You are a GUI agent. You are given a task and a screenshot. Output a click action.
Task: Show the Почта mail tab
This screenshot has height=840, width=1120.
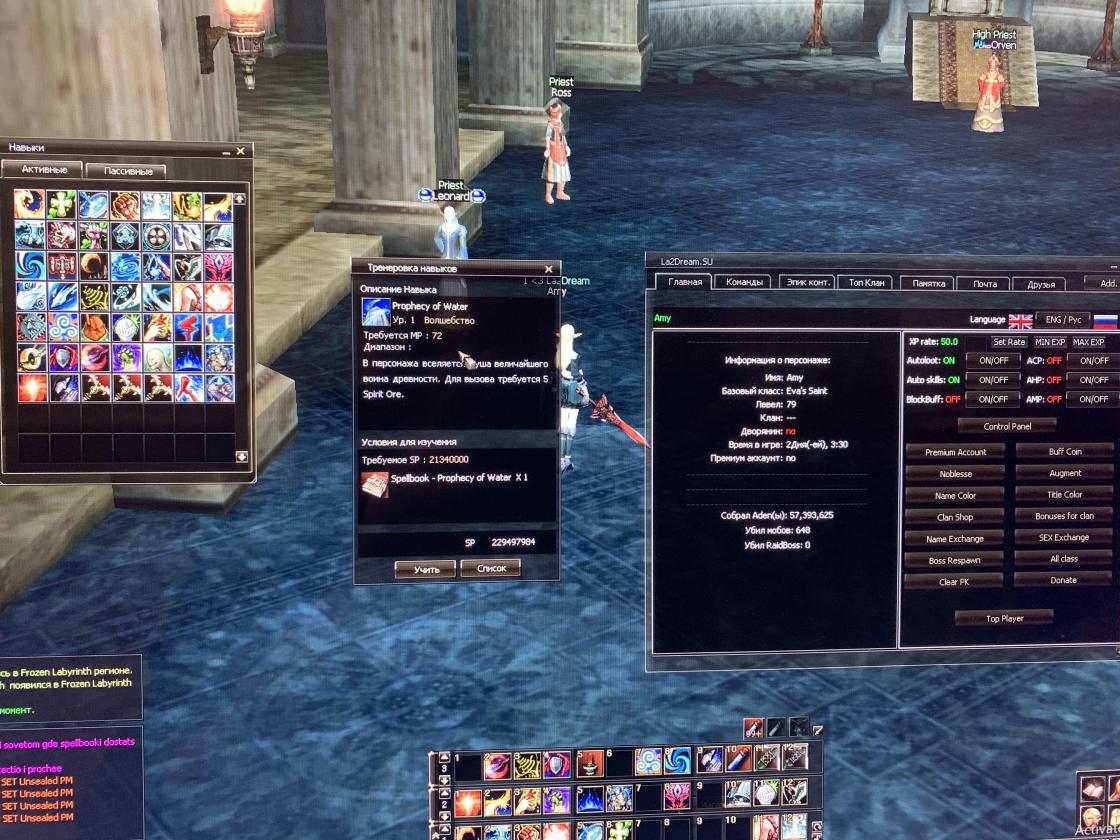click(x=986, y=284)
